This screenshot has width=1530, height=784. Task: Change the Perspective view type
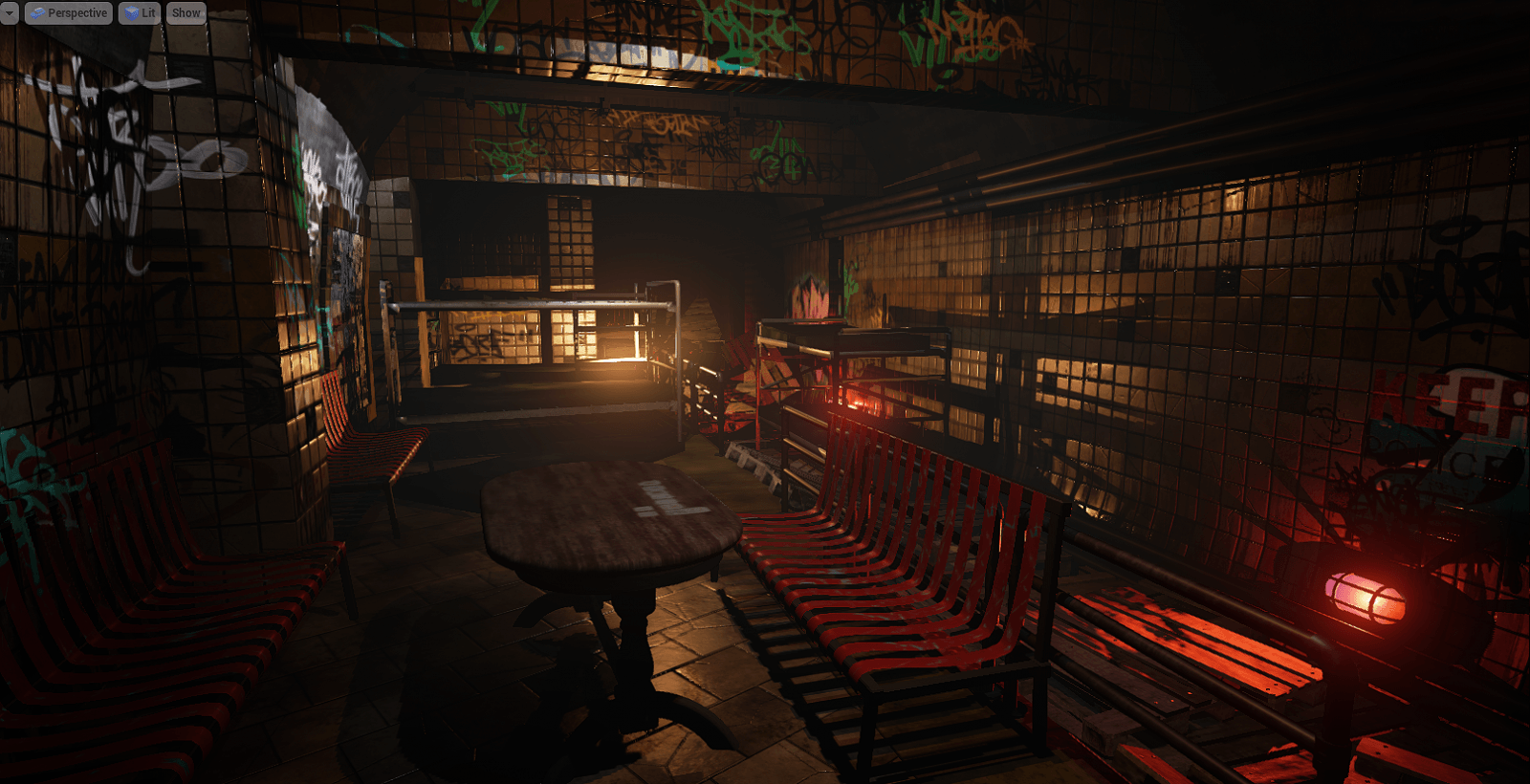(x=68, y=12)
